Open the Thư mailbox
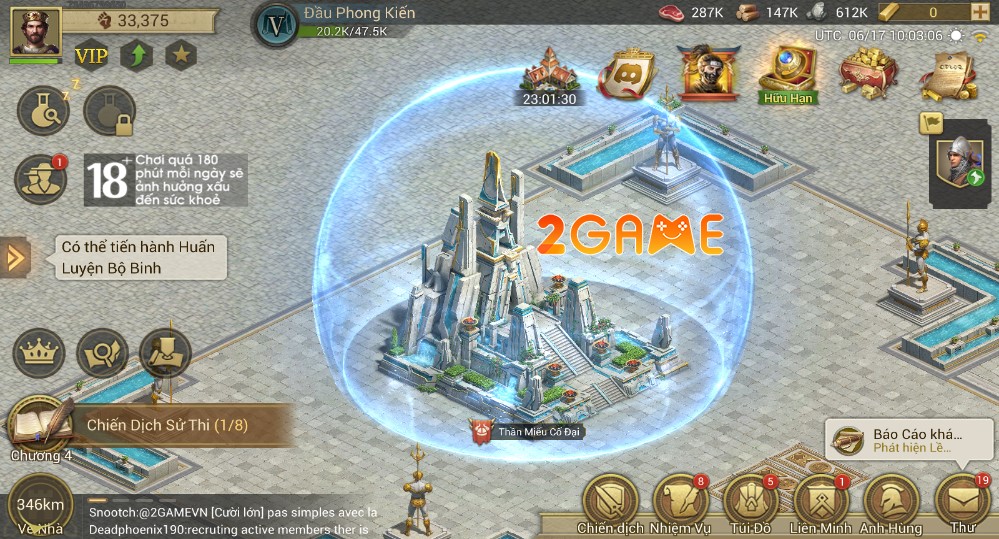Image resolution: width=999 pixels, height=539 pixels. [962, 500]
